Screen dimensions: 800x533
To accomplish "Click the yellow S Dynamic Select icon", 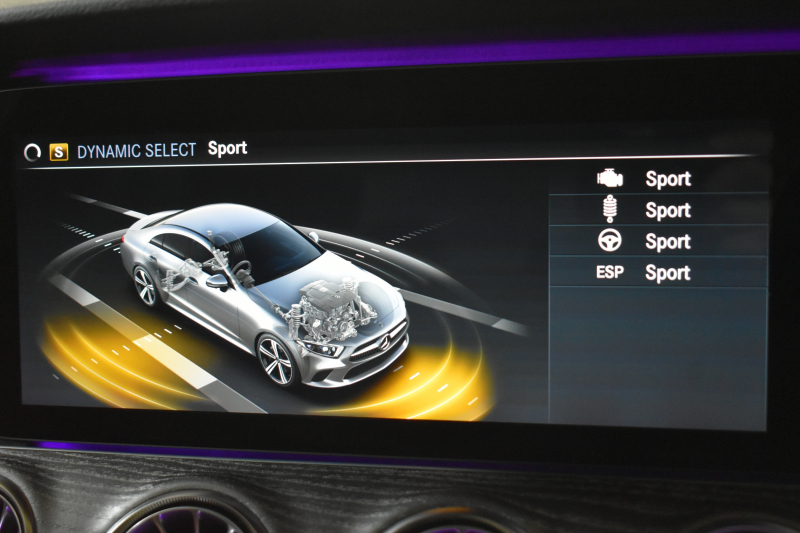I will coord(59,152).
